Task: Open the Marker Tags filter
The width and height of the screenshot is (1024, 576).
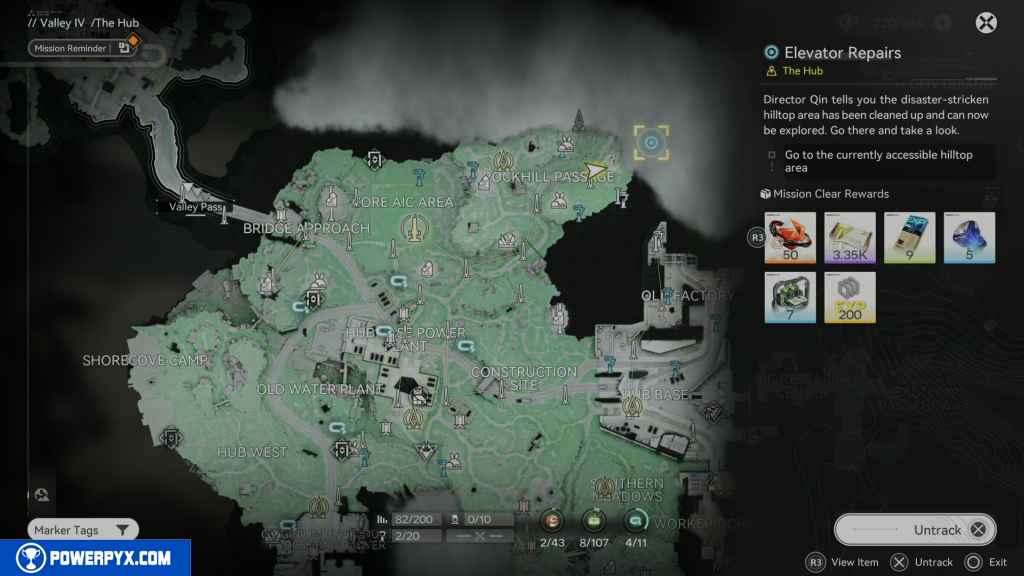Action: click(x=83, y=530)
